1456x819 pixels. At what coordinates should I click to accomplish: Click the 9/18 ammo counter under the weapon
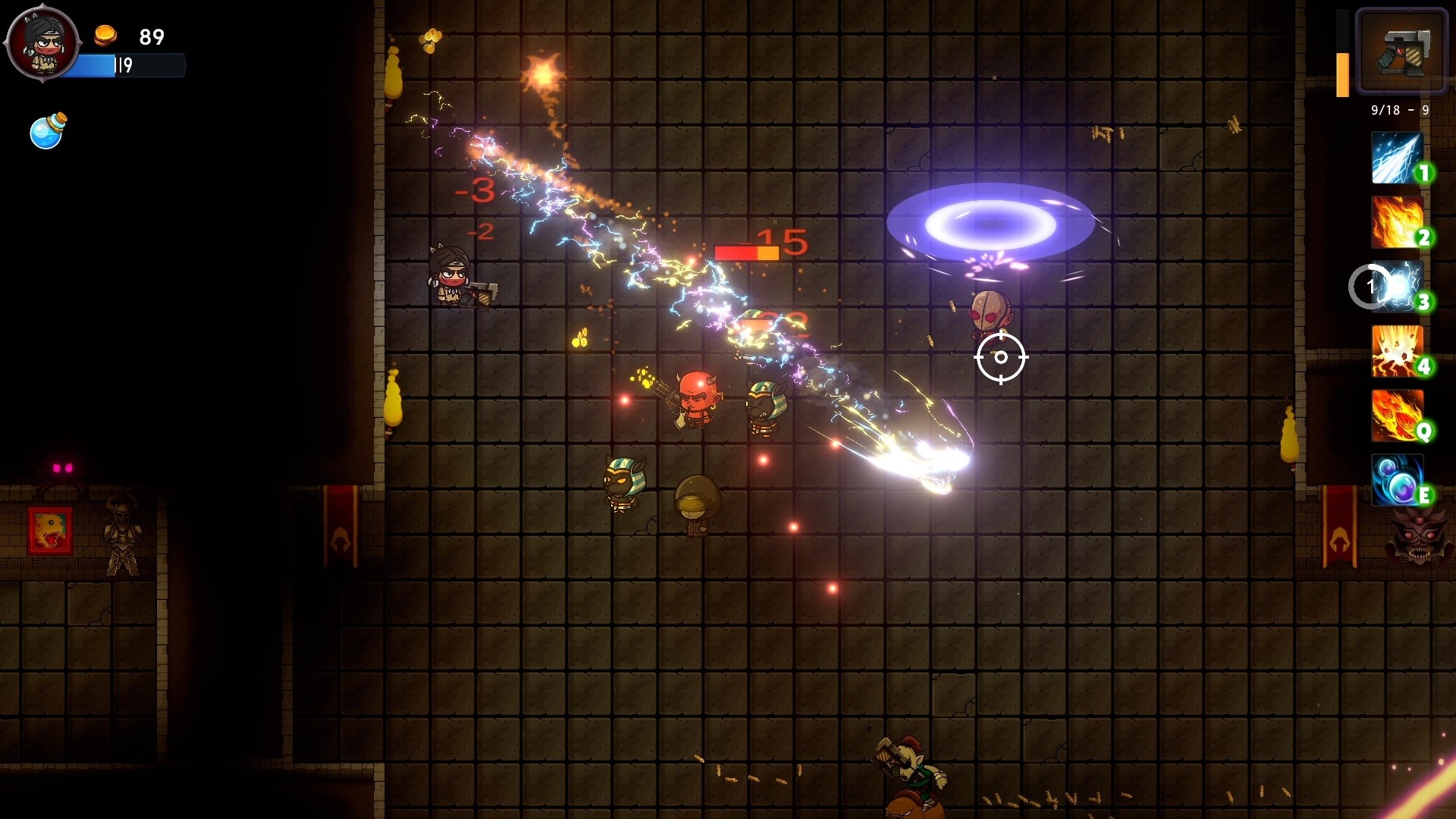tap(1399, 110)
